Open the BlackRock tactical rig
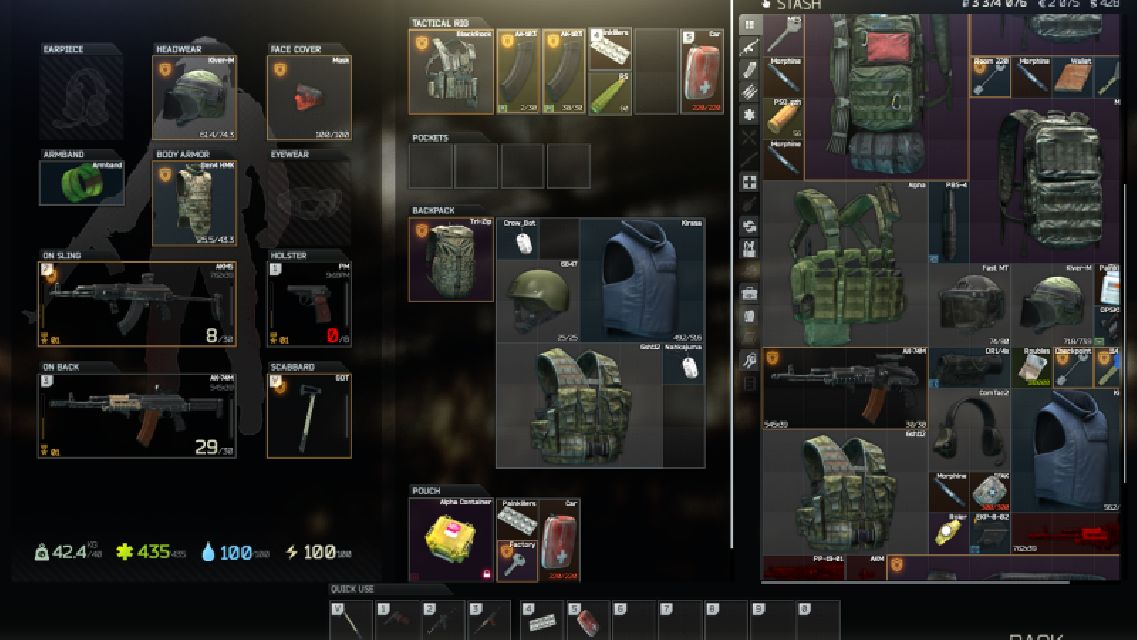Screen dimensions: 1137x640 [452, 72]
